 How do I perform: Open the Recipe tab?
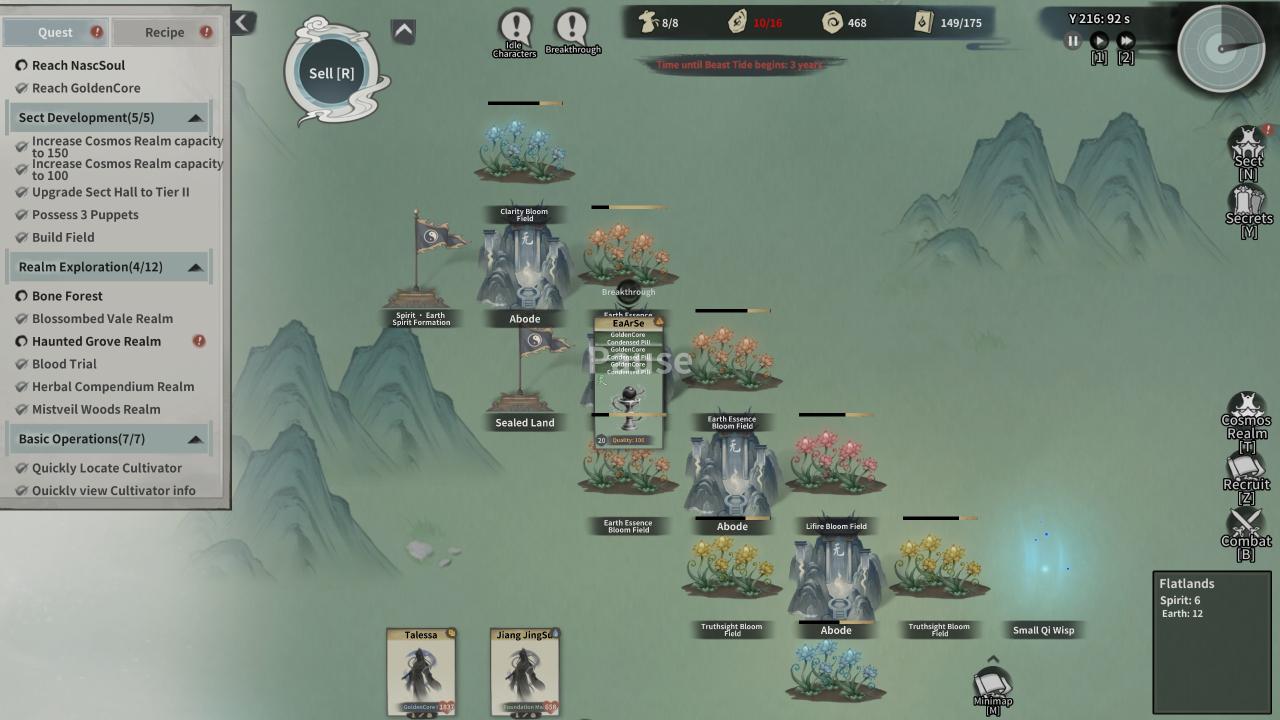coord(164,32)
